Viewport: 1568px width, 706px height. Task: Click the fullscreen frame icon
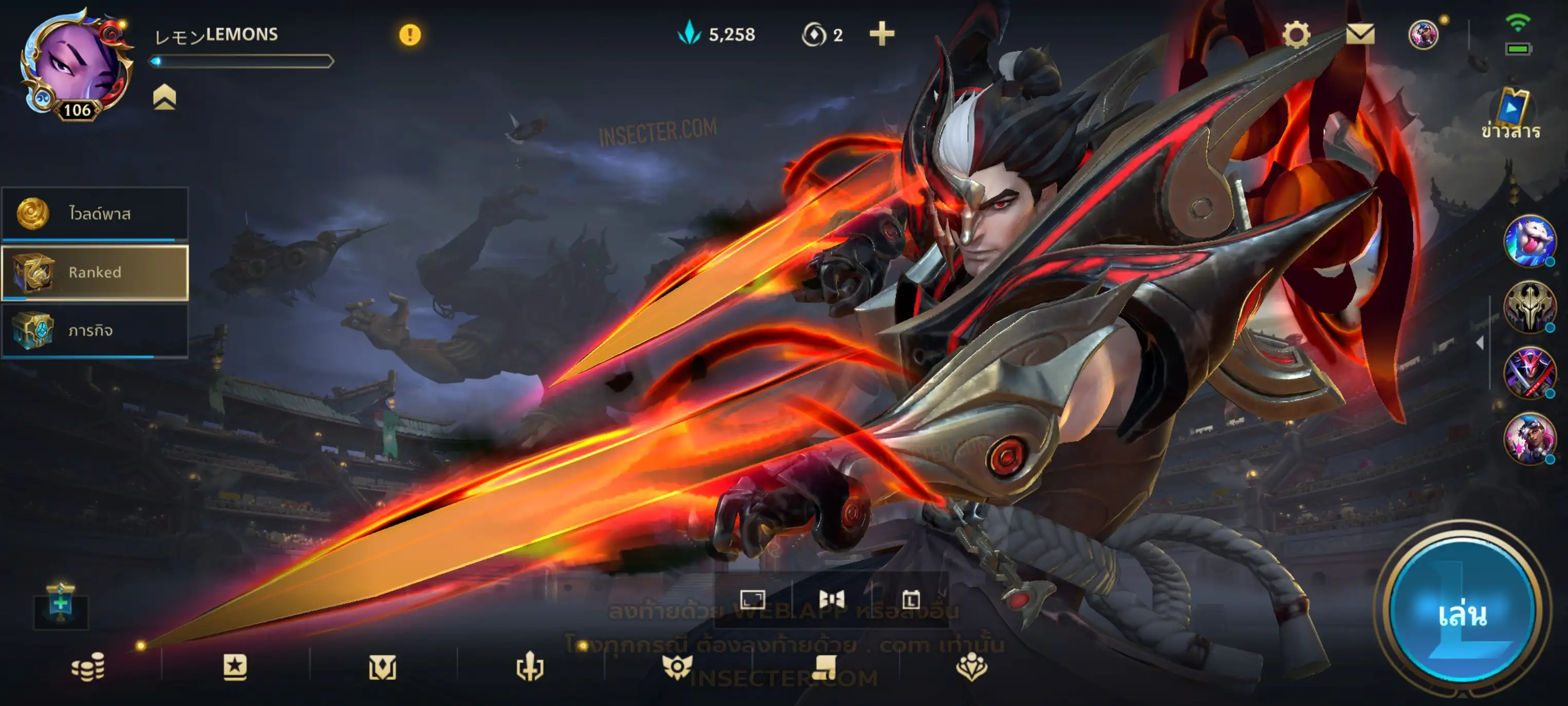pyautogui.click(x=752, y=600)
